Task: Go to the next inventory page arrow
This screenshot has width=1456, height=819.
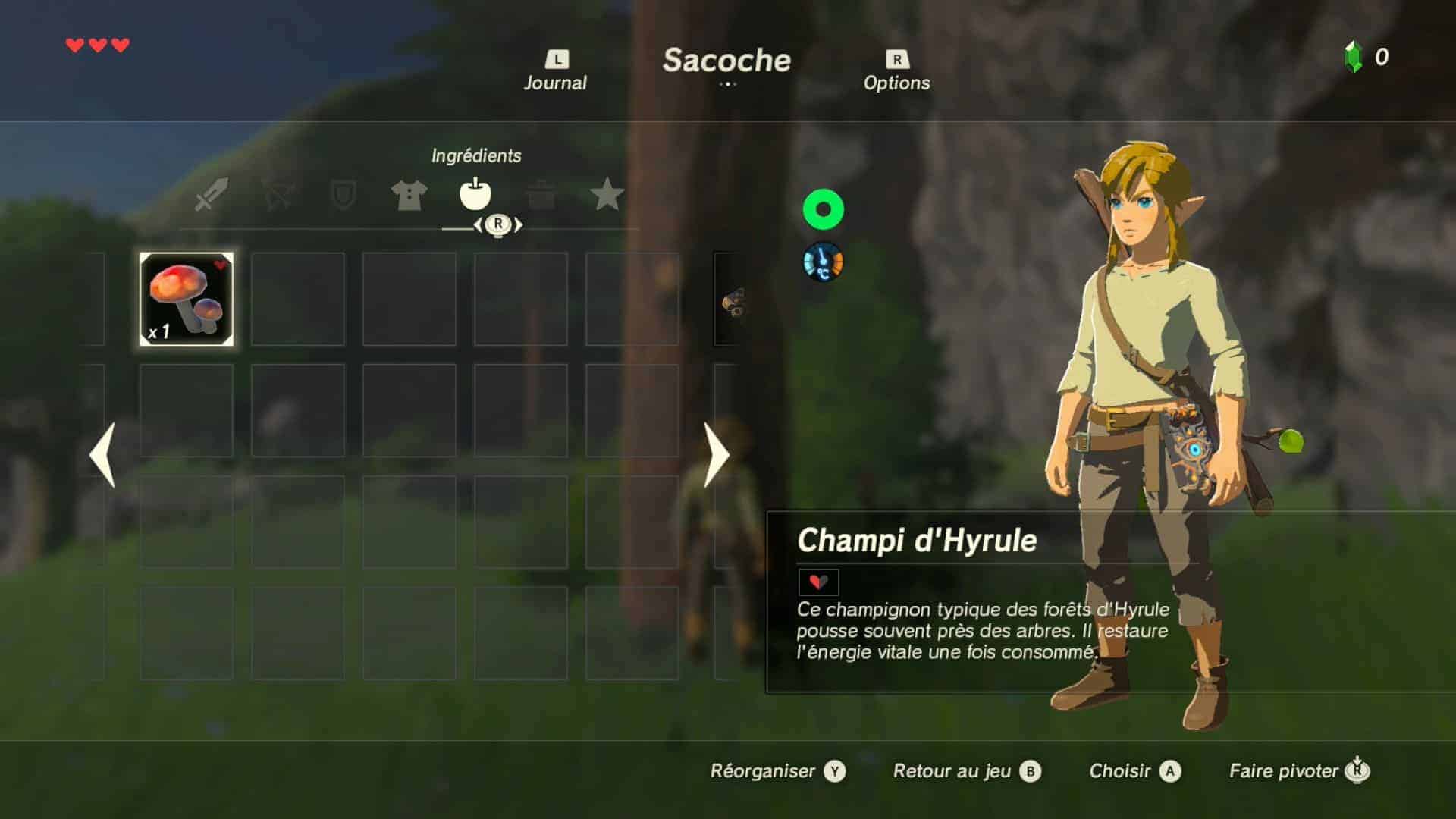Action: pyautogui.click(x=716, y=454)
